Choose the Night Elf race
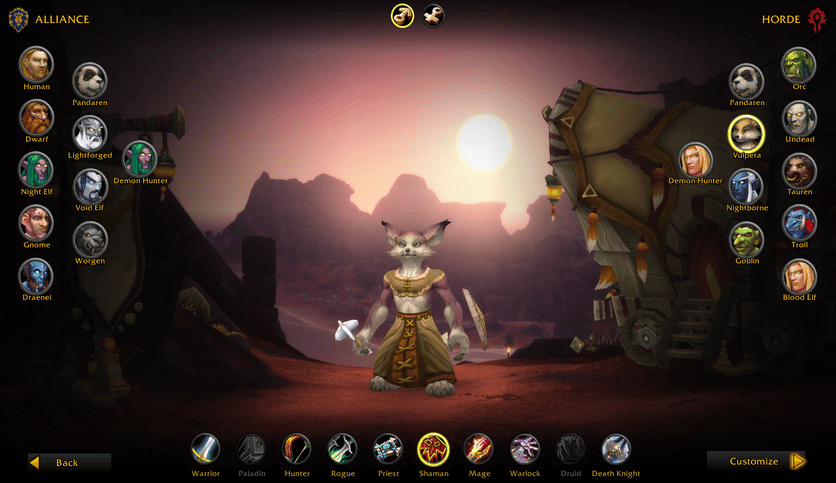This screenshot has height=483, width=836. pos(36,170)
